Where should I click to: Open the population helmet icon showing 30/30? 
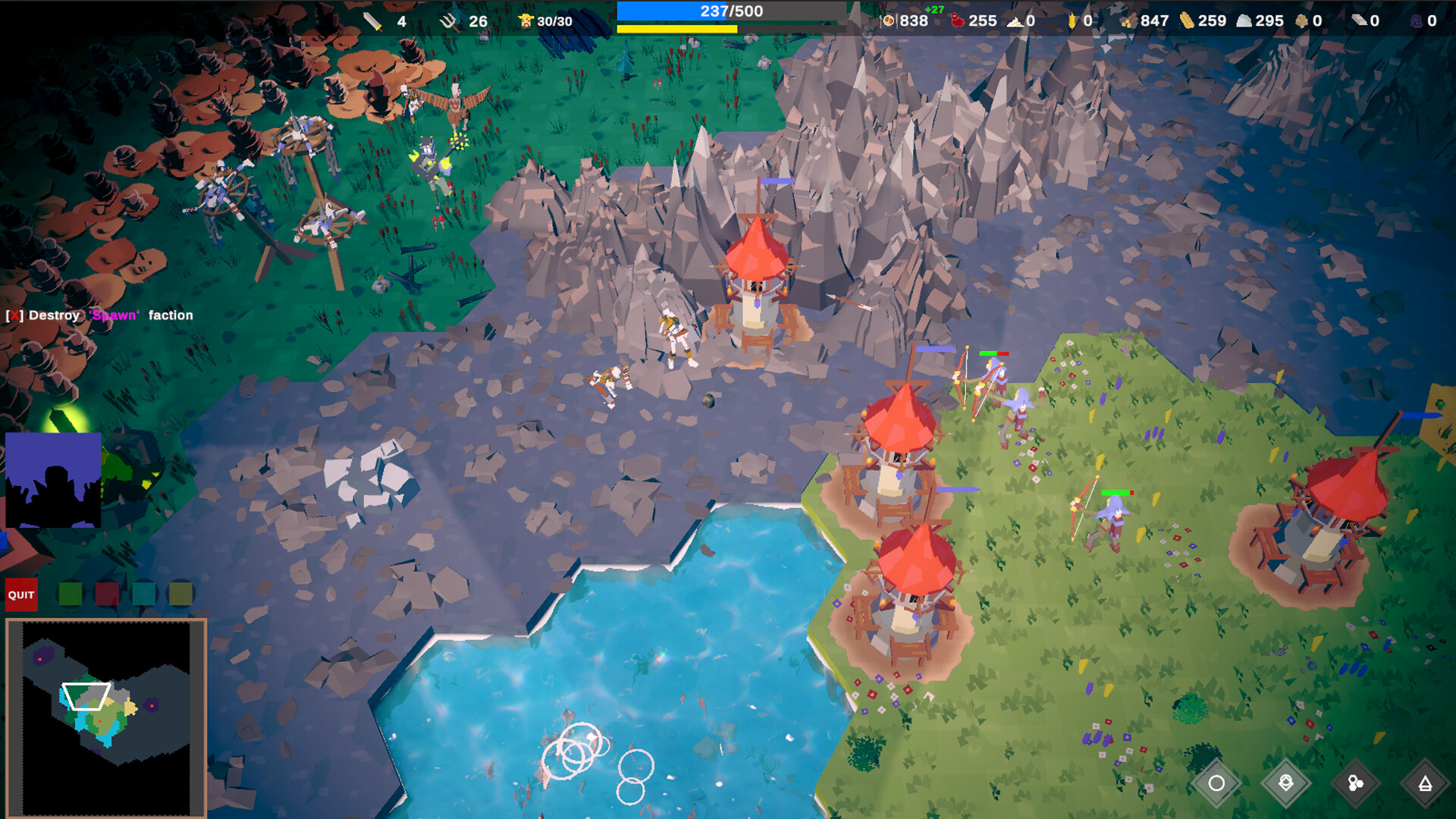525,20
